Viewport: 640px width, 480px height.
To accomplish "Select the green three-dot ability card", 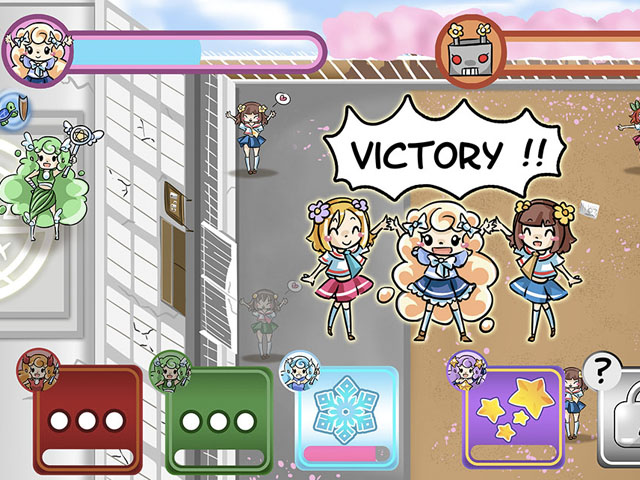I will tap(219, 420).
